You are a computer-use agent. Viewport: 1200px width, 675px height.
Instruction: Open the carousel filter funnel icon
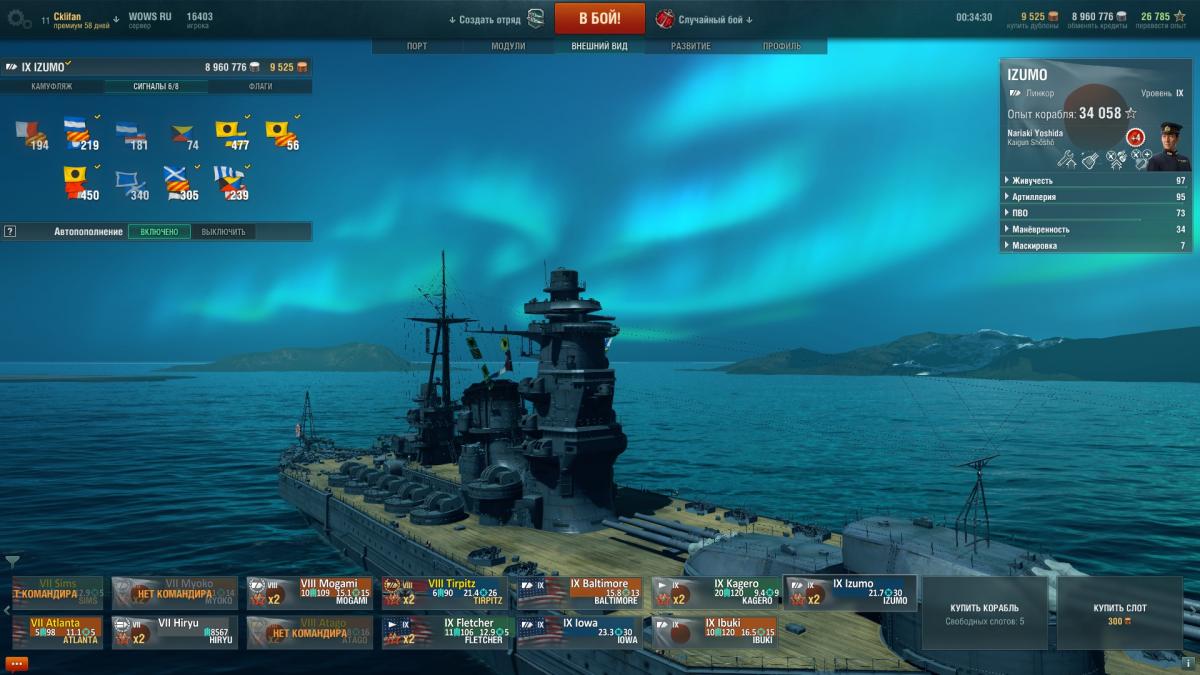click(x=12, y=562)
